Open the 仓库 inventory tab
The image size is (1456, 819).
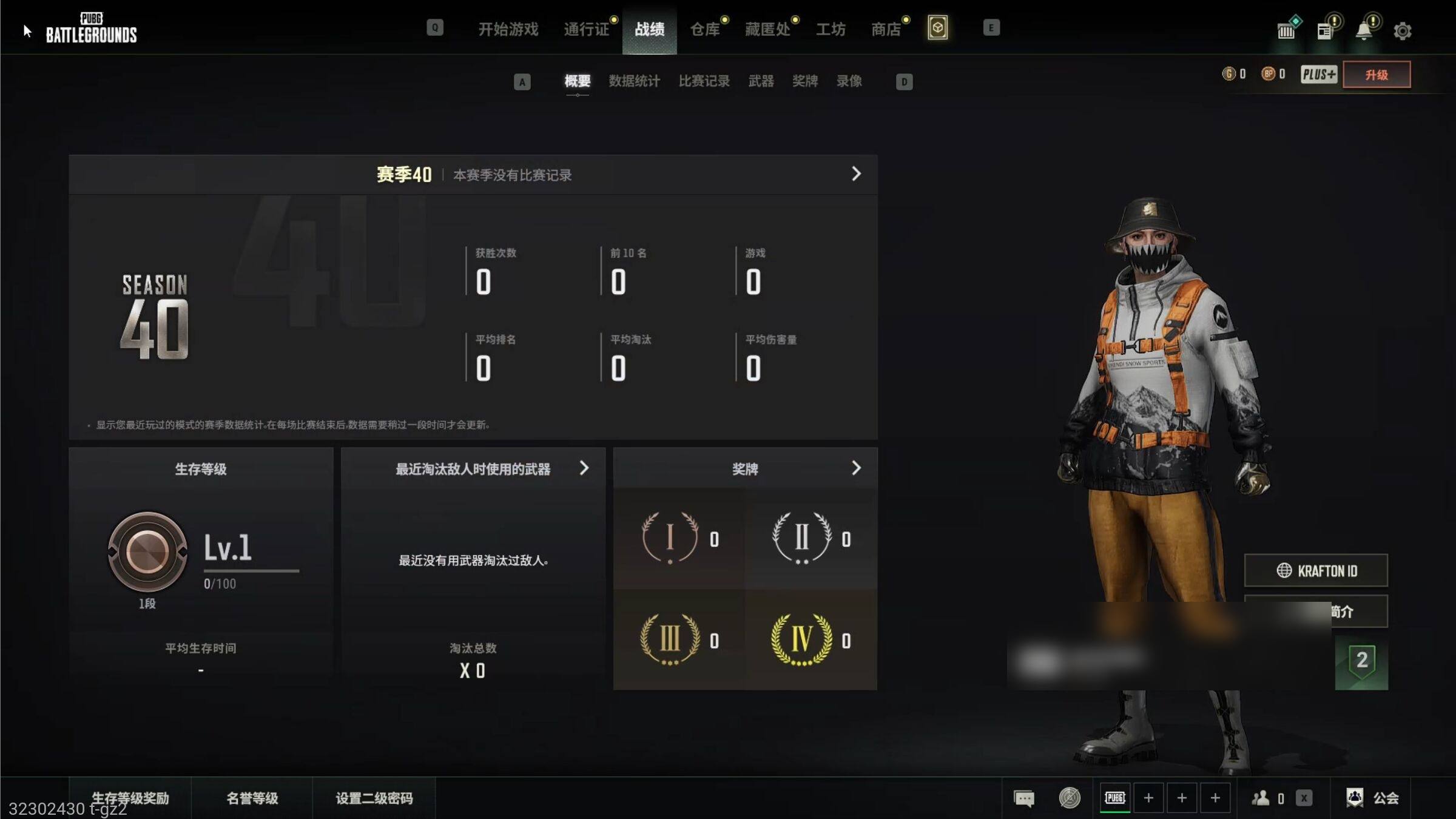coord(704,29)
